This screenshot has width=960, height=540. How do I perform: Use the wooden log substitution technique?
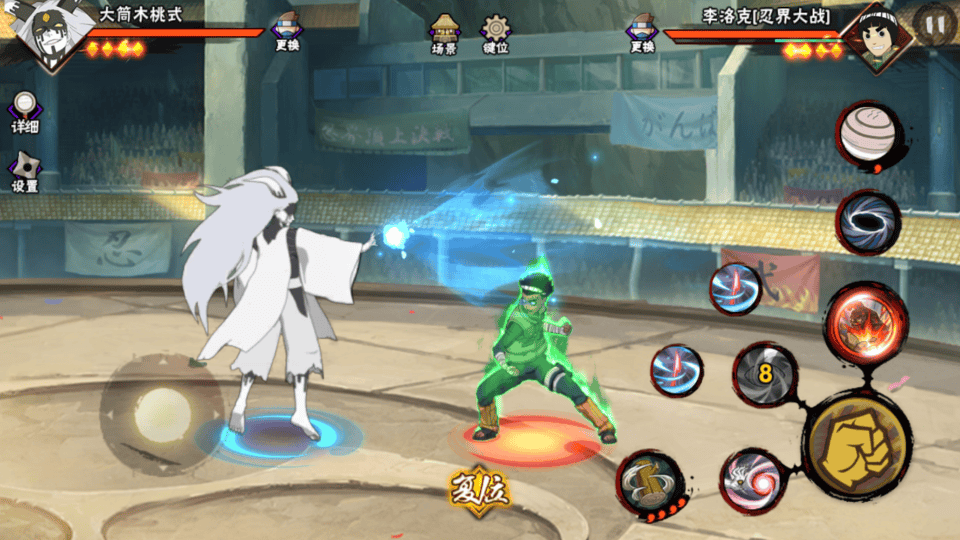tap(649, 483)
